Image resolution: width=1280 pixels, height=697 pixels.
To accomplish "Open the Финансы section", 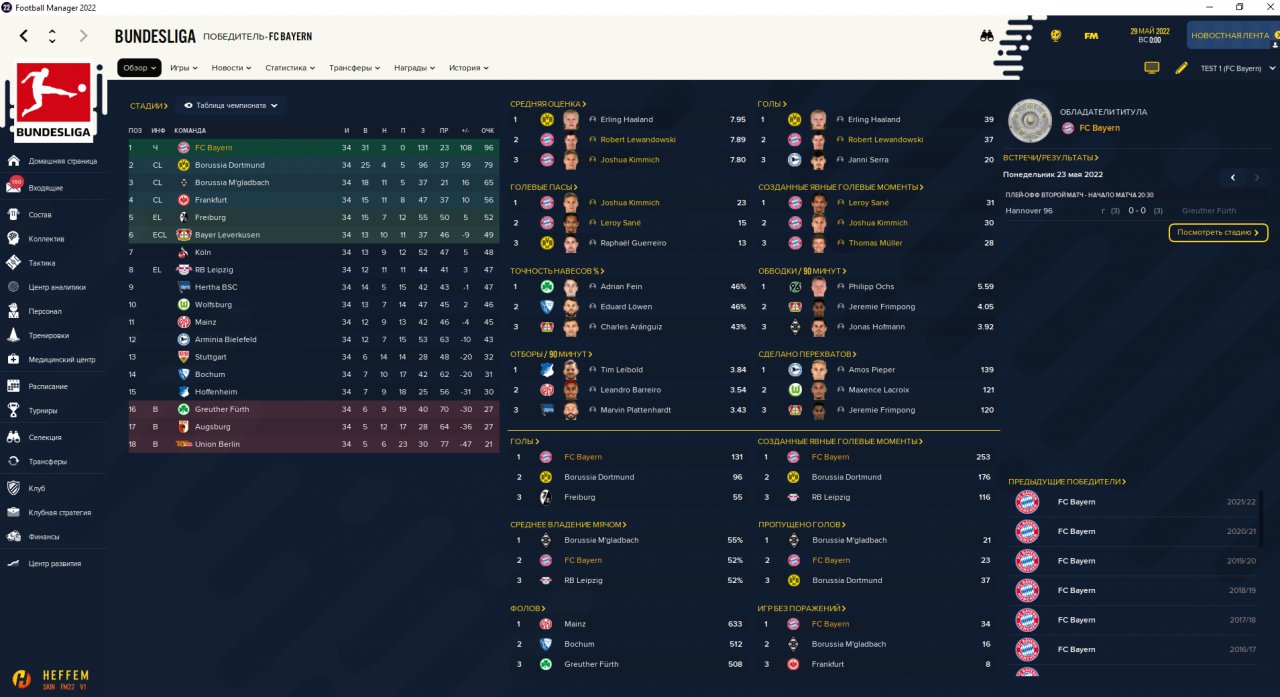I will click(44, 536).
